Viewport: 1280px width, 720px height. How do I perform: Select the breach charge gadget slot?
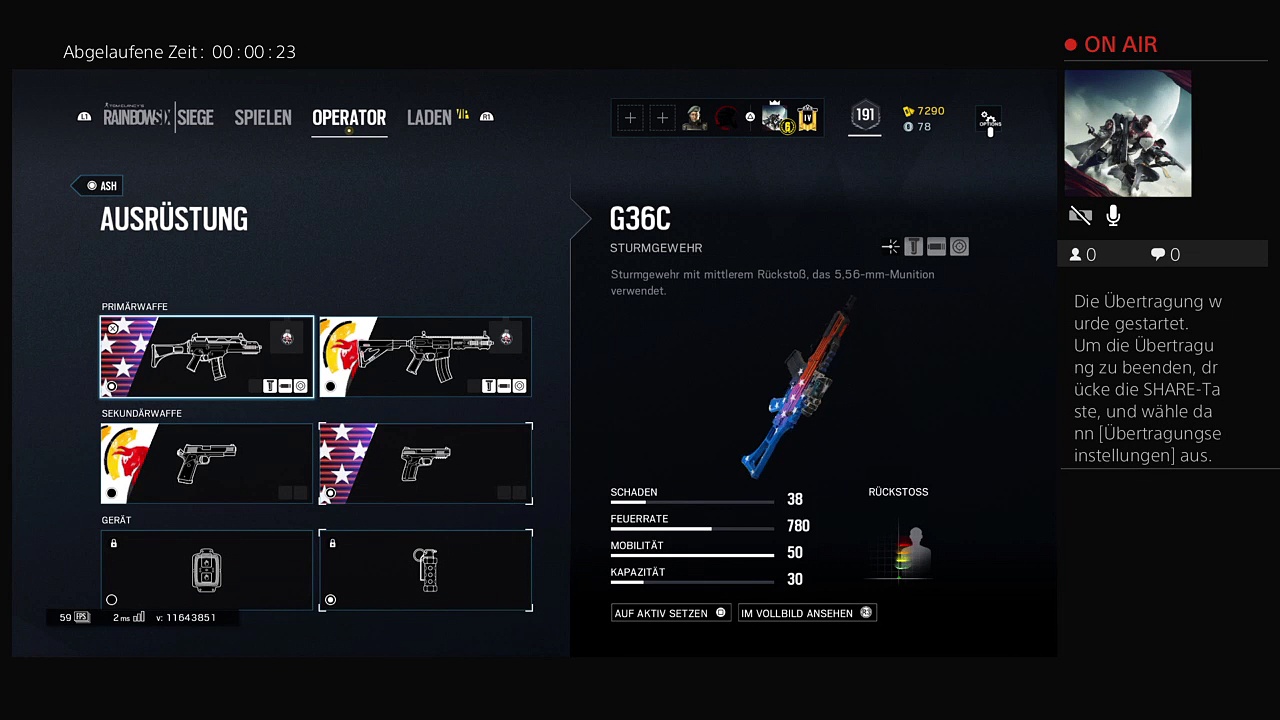tap(206, 570)
